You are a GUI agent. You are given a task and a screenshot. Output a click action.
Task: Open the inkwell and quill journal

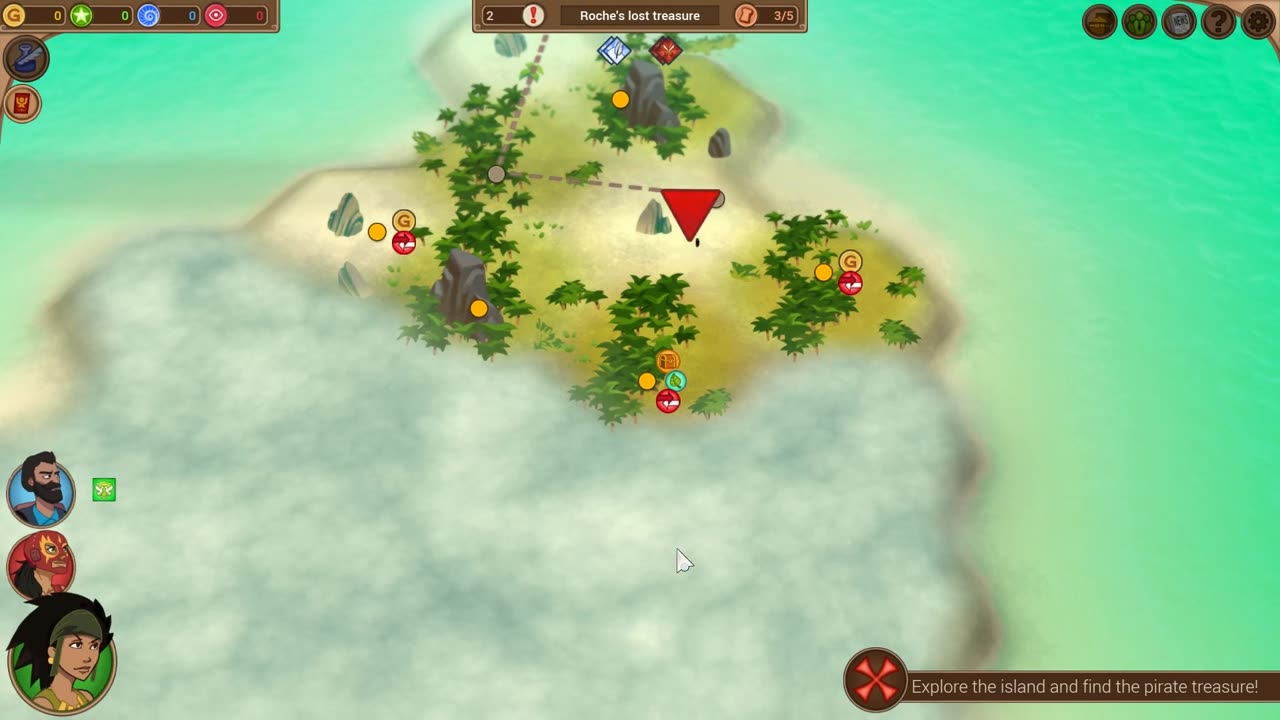tap(25, 58)
